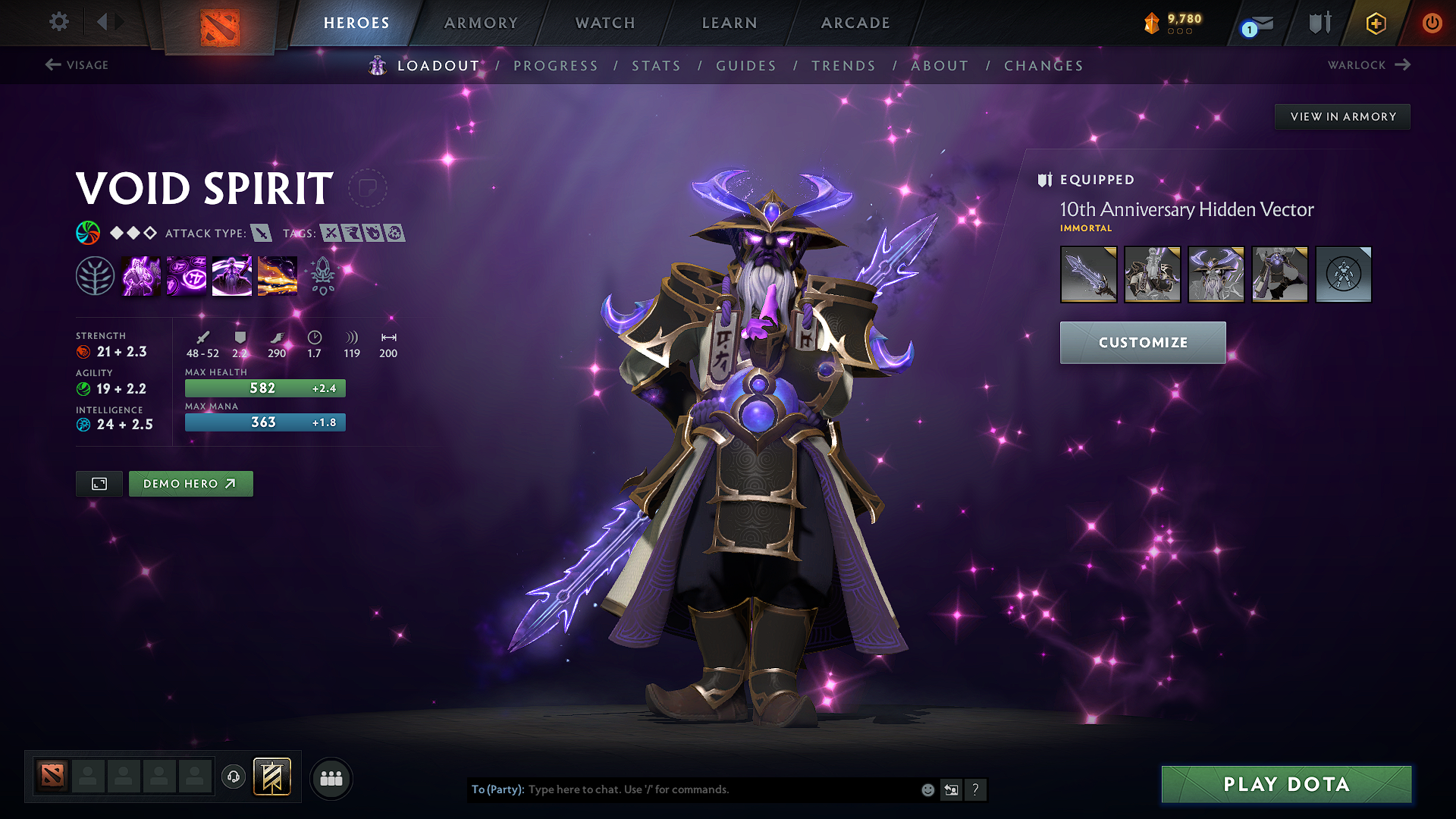The image size is (1456, 819).
Task: Expand hero portrait to fullscreen view
Action: [99, 483]
